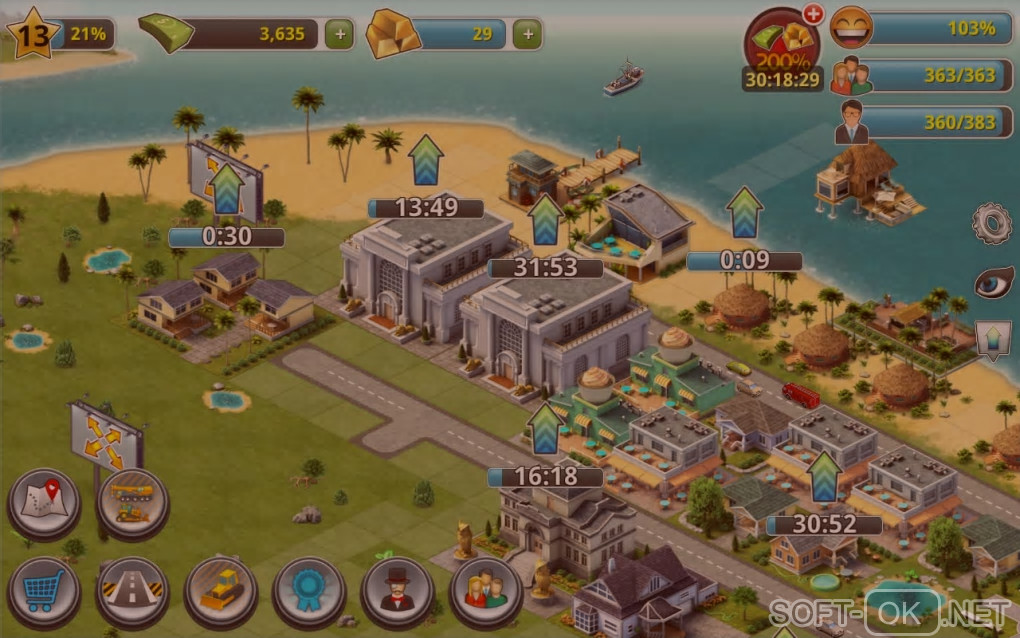
Task: Activate the yellow bulldozer tool
Action: 221,591
